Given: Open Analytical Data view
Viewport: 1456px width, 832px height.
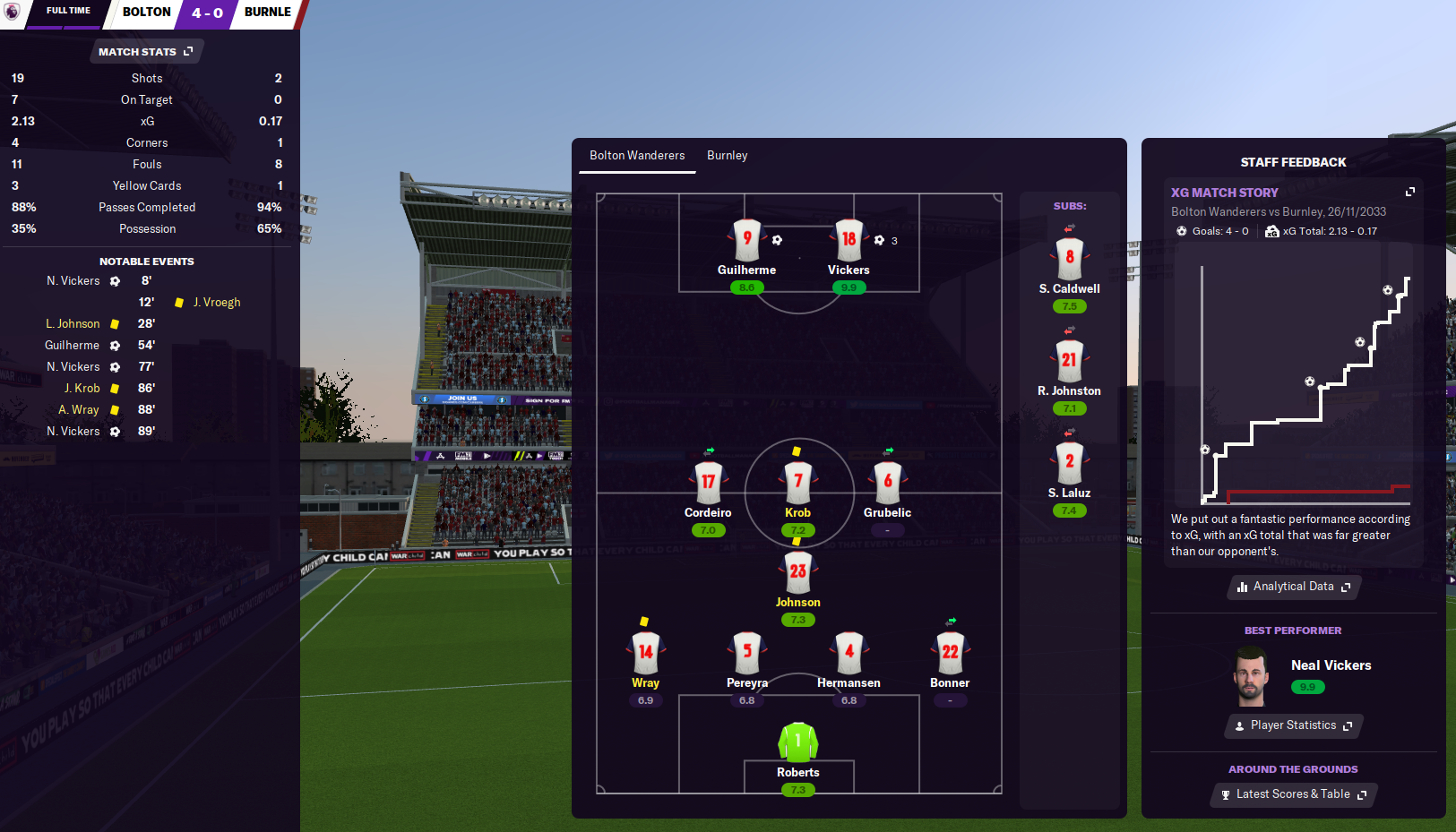Looking at the screenshot, I should pyautogui.click(x=1293, y=587).
